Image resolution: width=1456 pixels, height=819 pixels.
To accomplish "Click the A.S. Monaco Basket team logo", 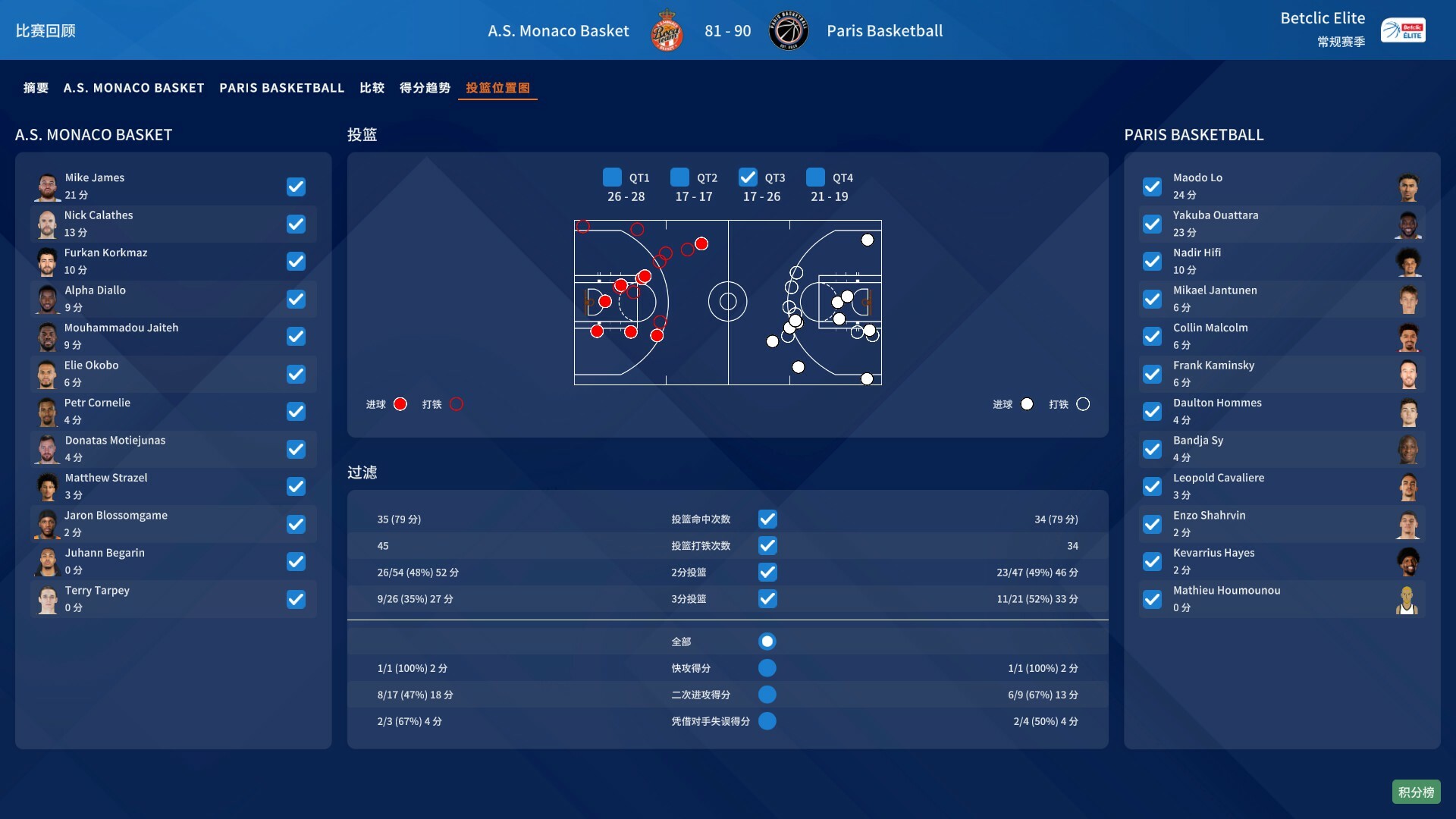I will 667,30.
